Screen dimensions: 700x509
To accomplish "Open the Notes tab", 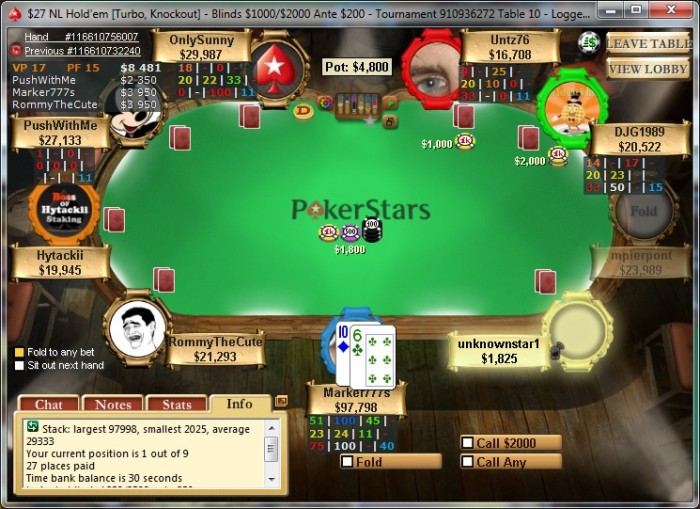I will point(112,404).
